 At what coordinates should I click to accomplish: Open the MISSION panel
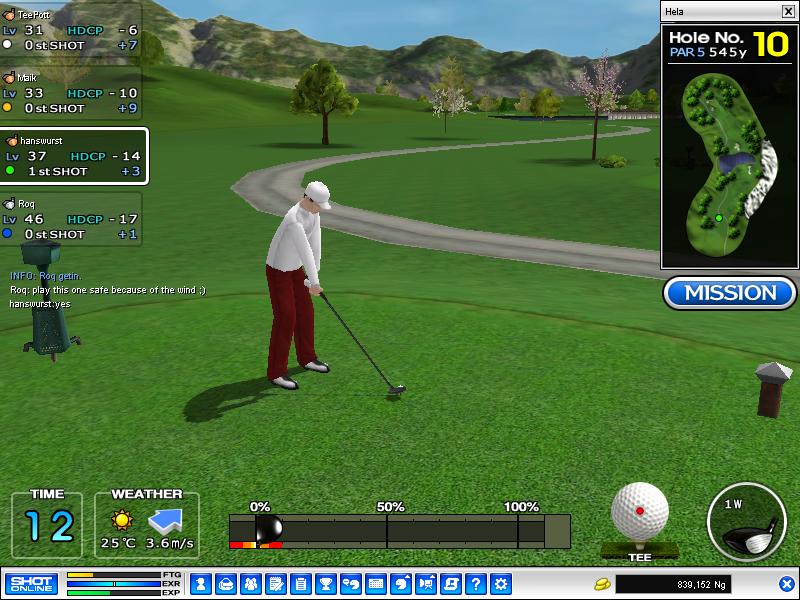coord(730,293)
